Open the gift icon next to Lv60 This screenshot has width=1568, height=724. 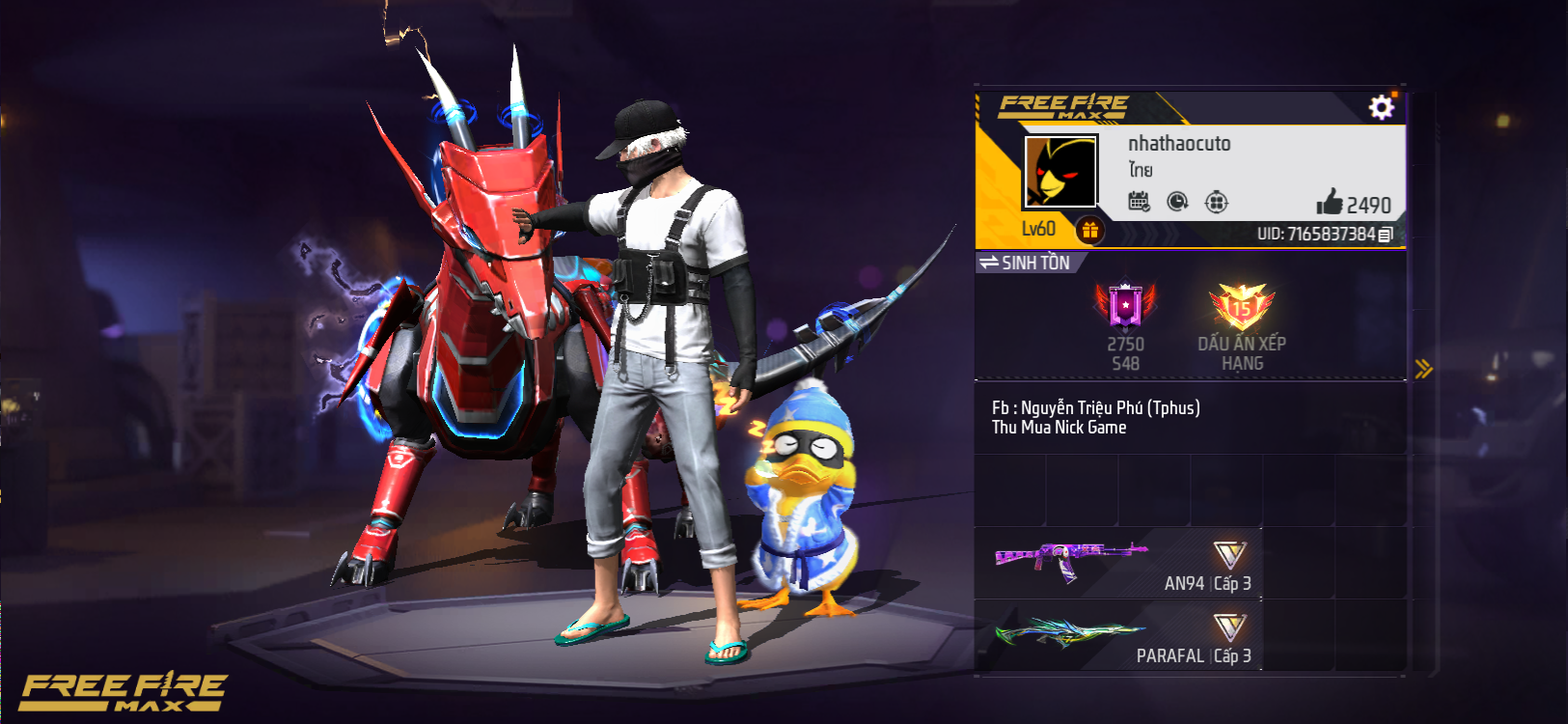tap(1089, 230)
